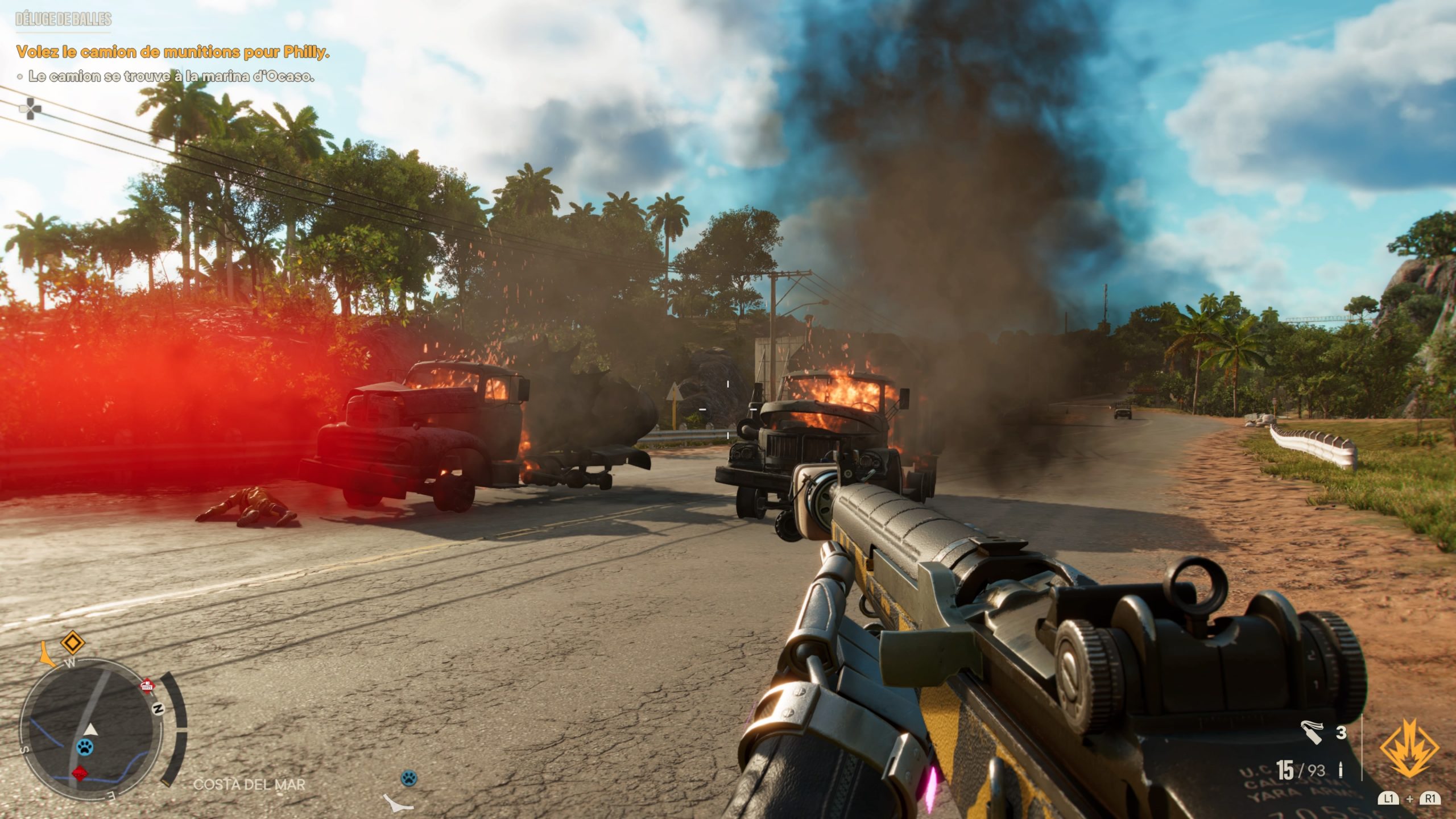This screenshot has height=819, width=1456.
Task: Select the yellow diamond objective marker above minimap
Action: click(x=72, y=643)
